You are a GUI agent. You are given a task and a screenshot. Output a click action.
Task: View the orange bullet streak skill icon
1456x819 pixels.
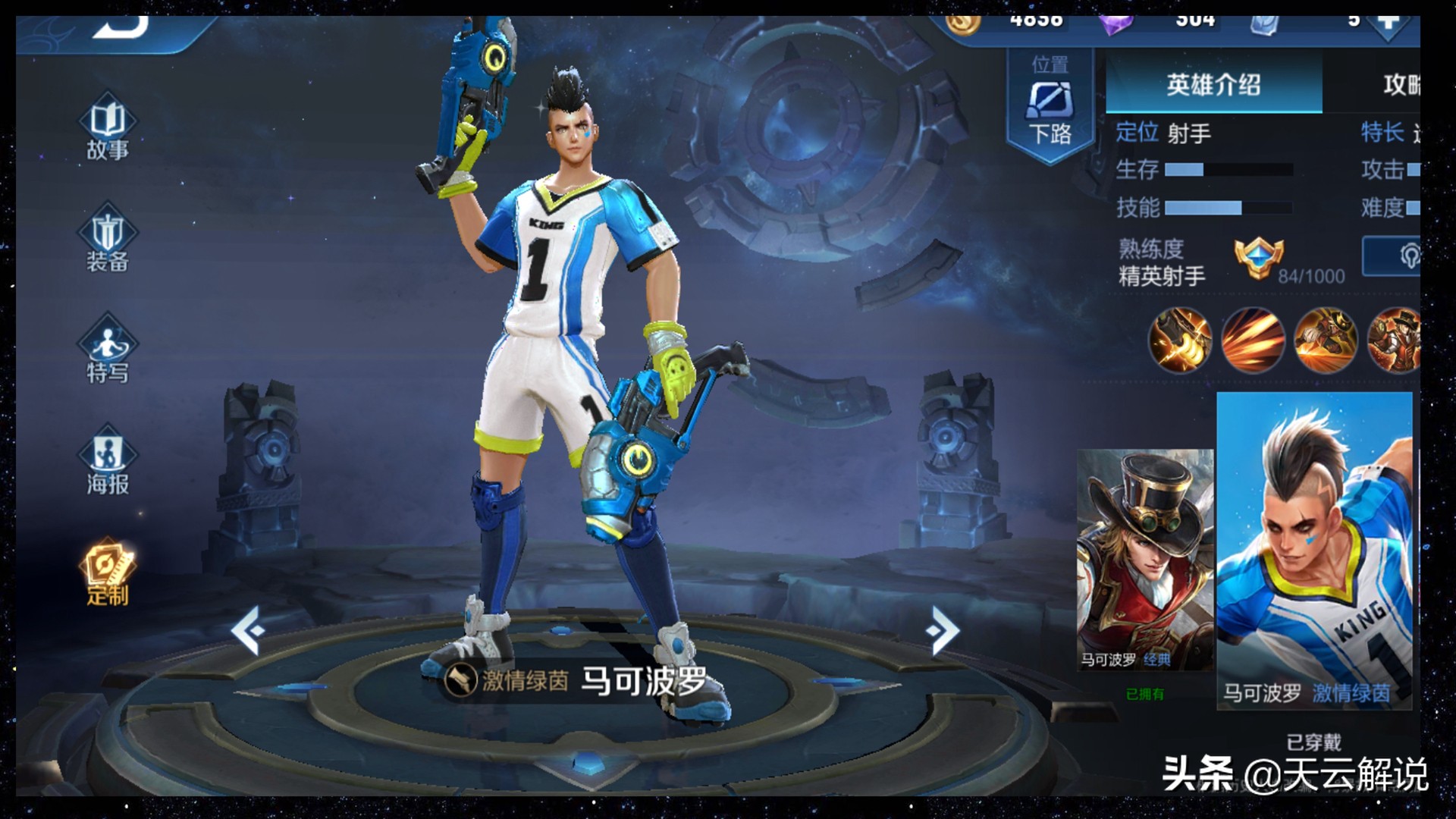coord(1252,340)
